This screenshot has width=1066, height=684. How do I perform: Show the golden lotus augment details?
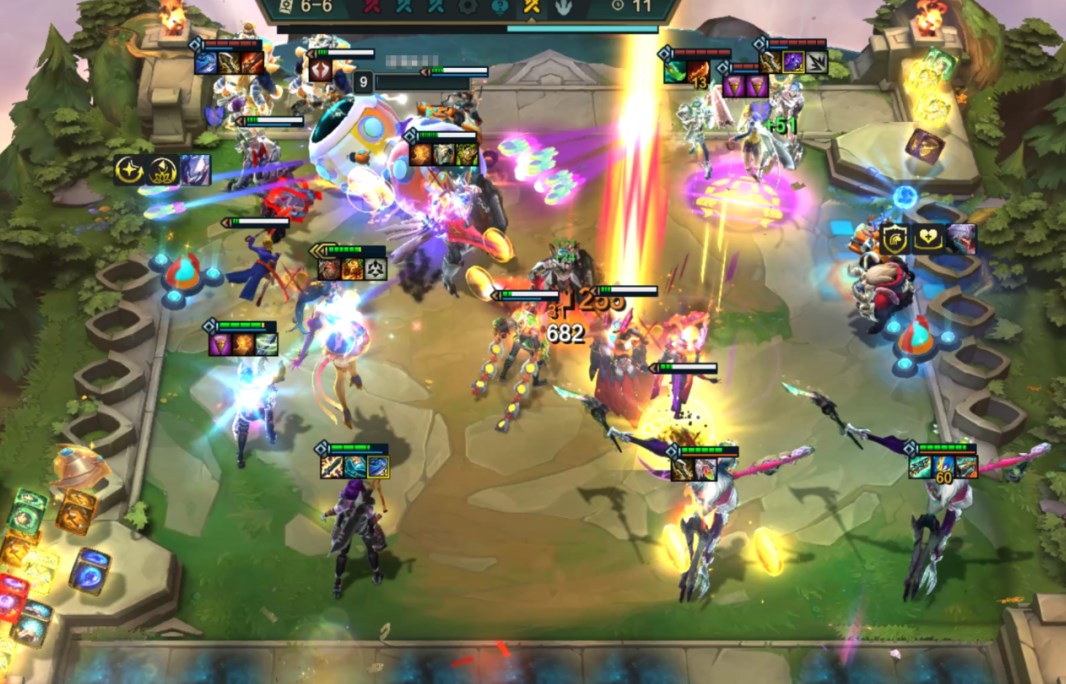161,169
